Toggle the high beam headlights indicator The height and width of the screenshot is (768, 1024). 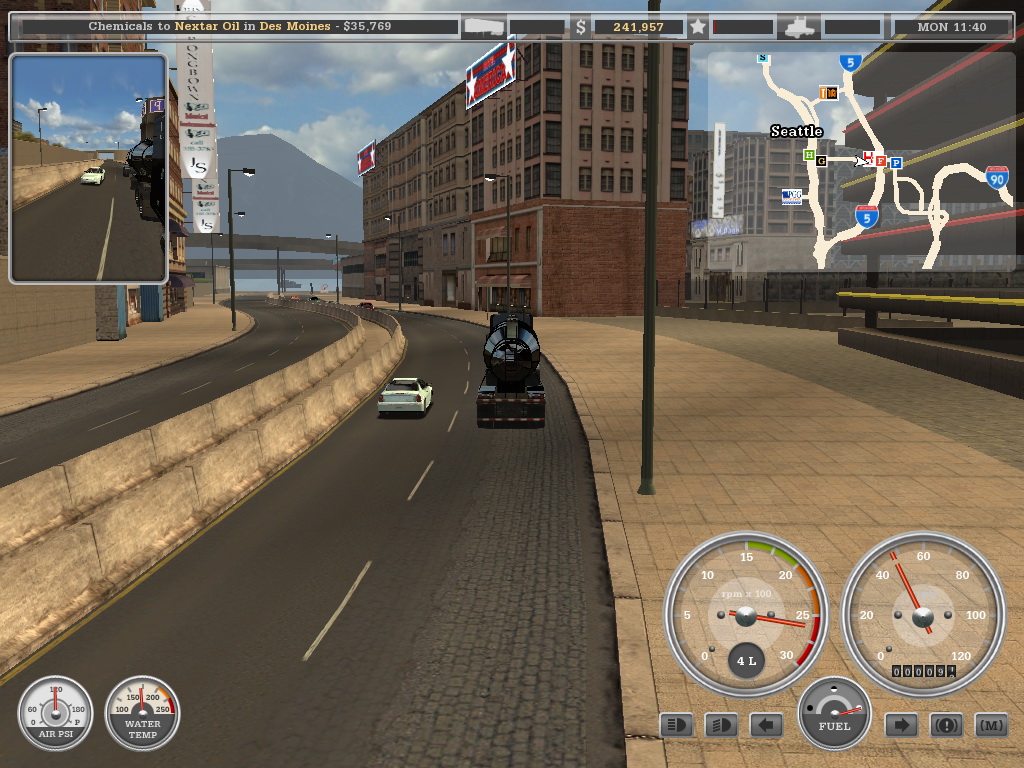(677, 725)
